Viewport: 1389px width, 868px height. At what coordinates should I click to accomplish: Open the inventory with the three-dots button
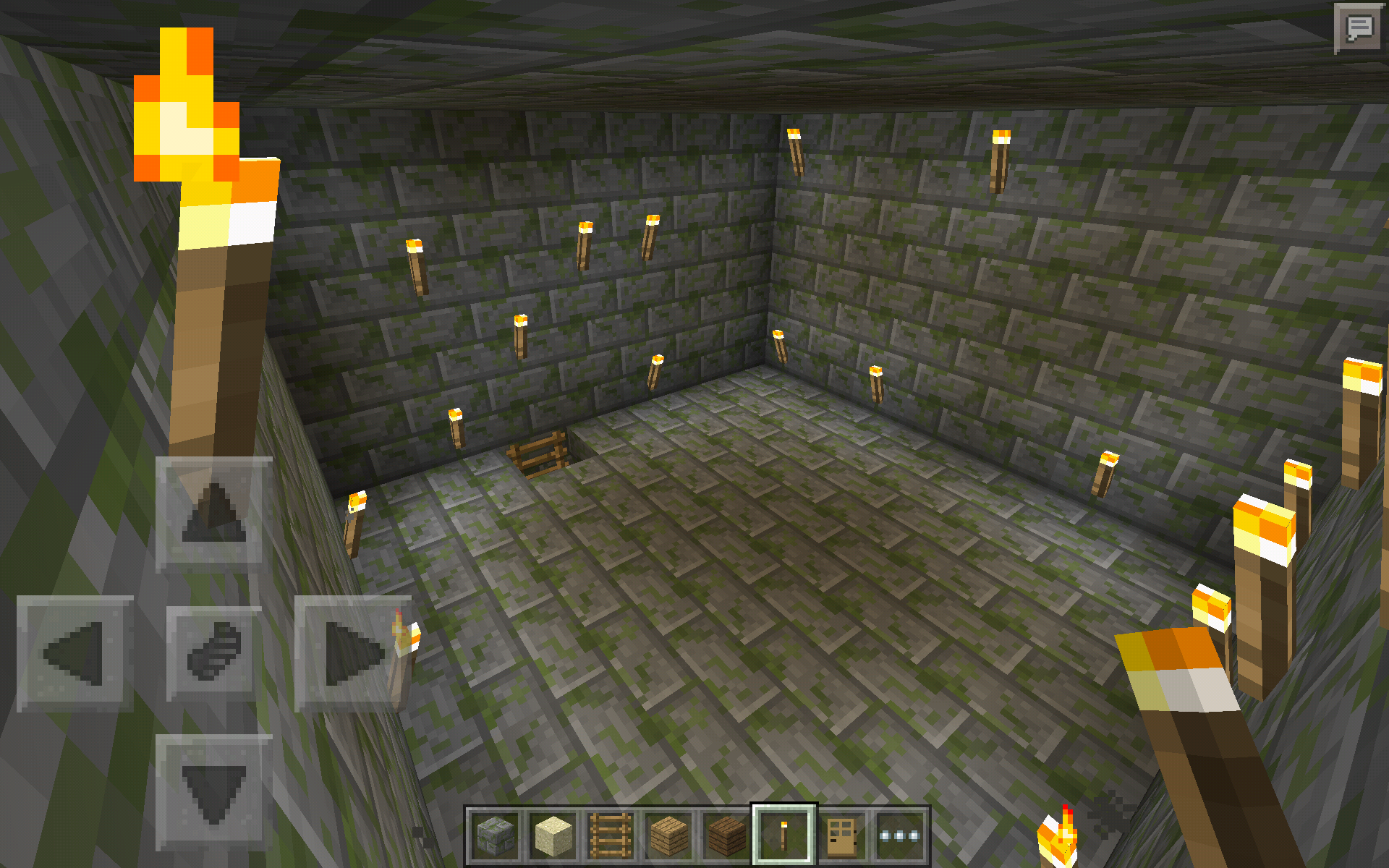point(899,835)
